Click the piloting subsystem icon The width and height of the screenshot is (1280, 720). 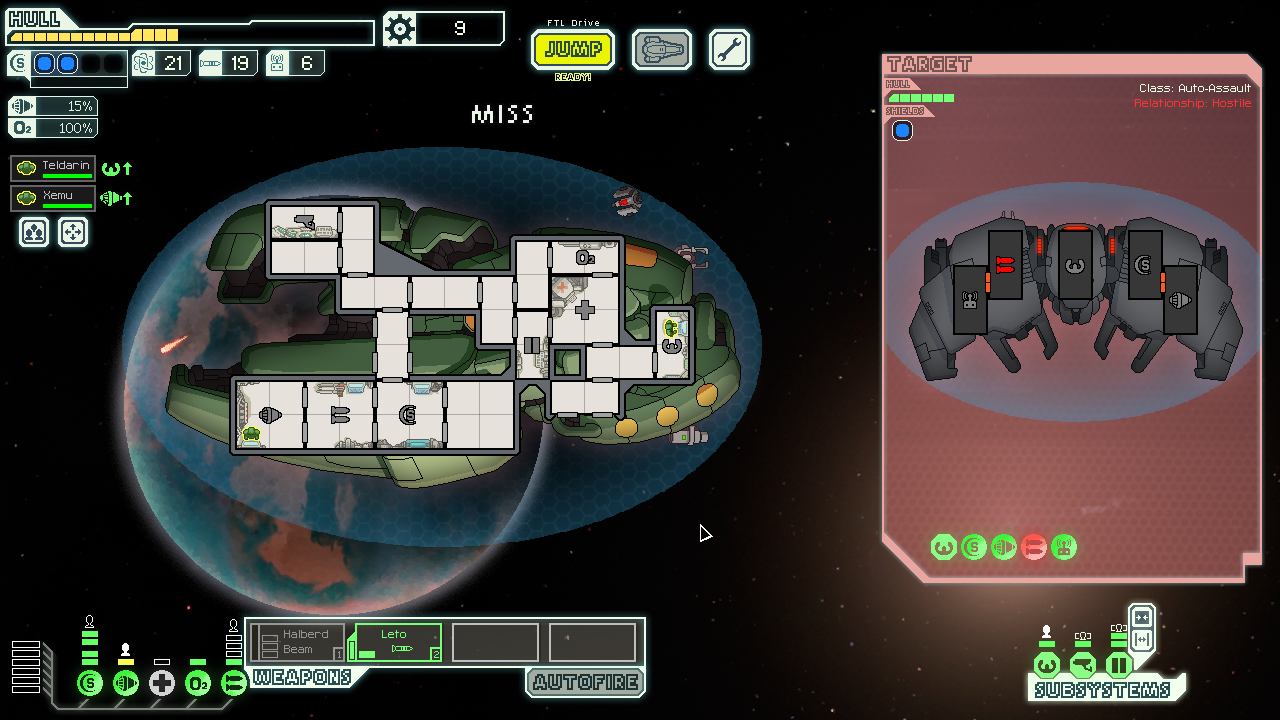[x=1047, y=665]
